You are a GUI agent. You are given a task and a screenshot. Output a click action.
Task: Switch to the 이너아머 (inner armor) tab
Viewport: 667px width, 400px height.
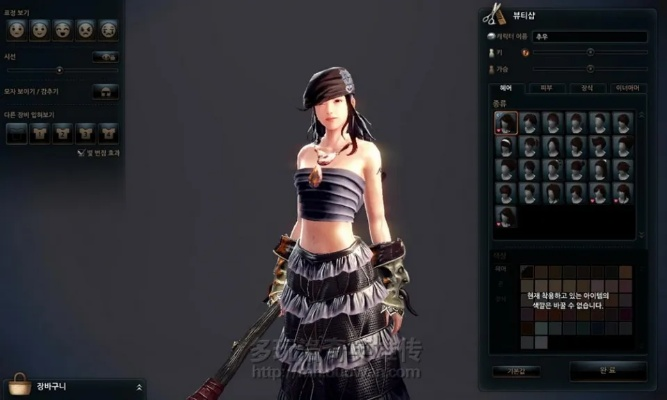point(627,89)
